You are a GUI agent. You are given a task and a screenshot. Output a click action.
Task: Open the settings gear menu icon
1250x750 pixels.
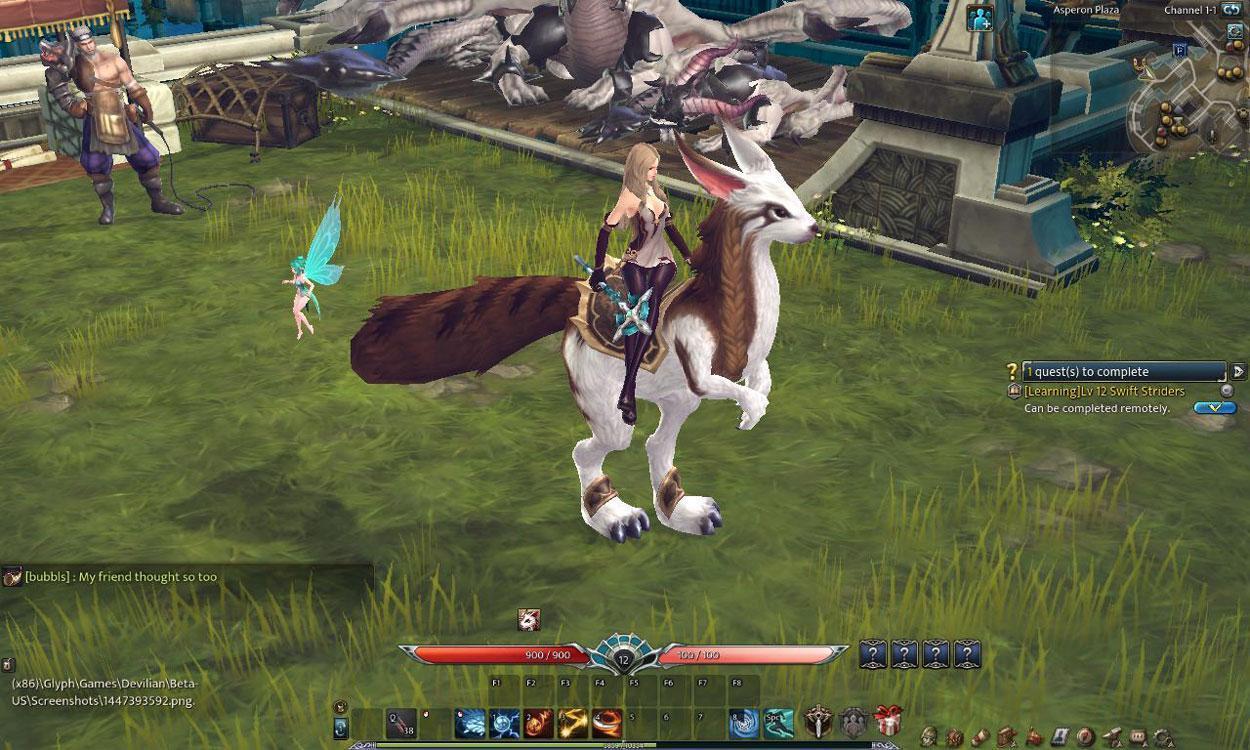(x=1164, y=738)
